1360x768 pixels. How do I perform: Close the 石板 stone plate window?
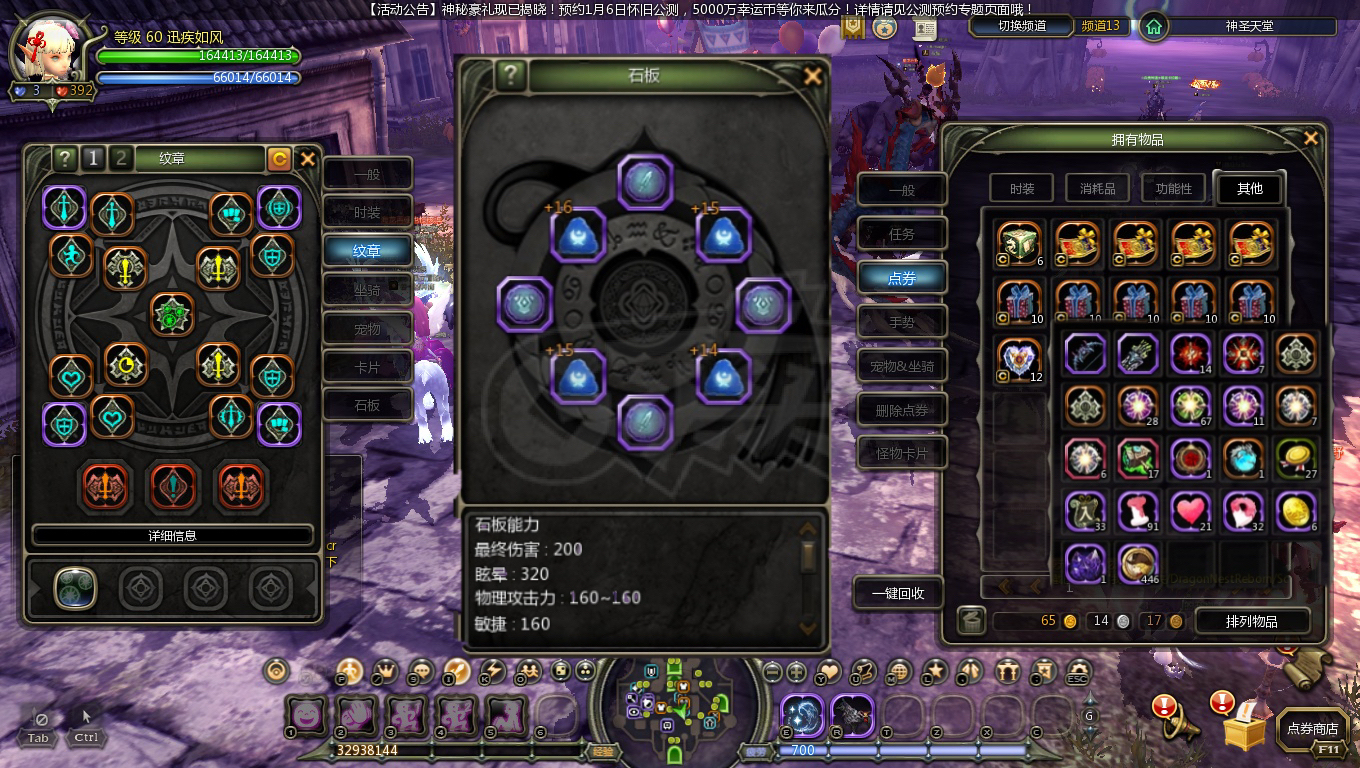[813, 76]
